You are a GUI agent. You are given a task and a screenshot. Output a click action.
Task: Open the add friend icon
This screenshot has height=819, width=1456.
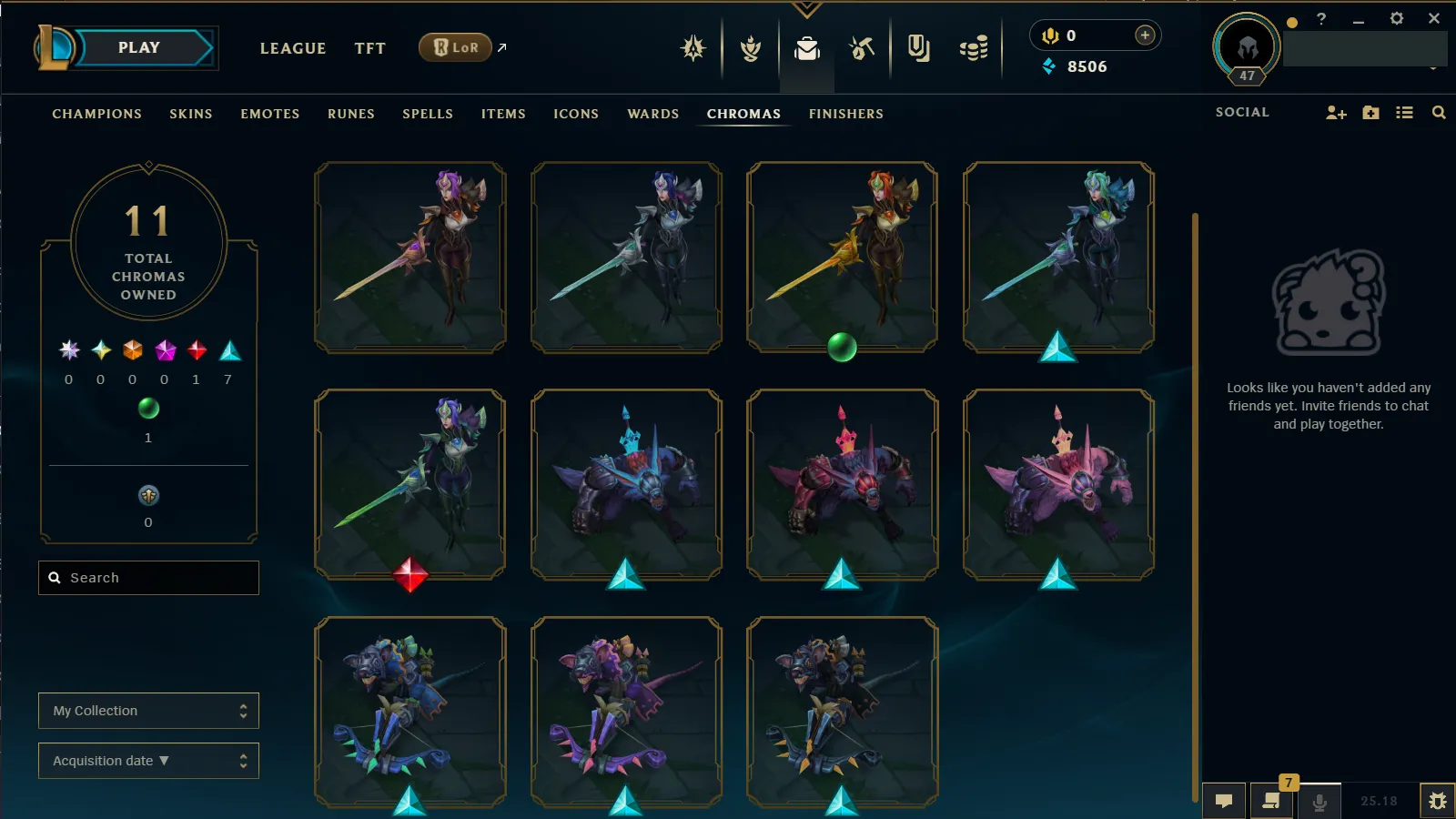point(1335,113)
